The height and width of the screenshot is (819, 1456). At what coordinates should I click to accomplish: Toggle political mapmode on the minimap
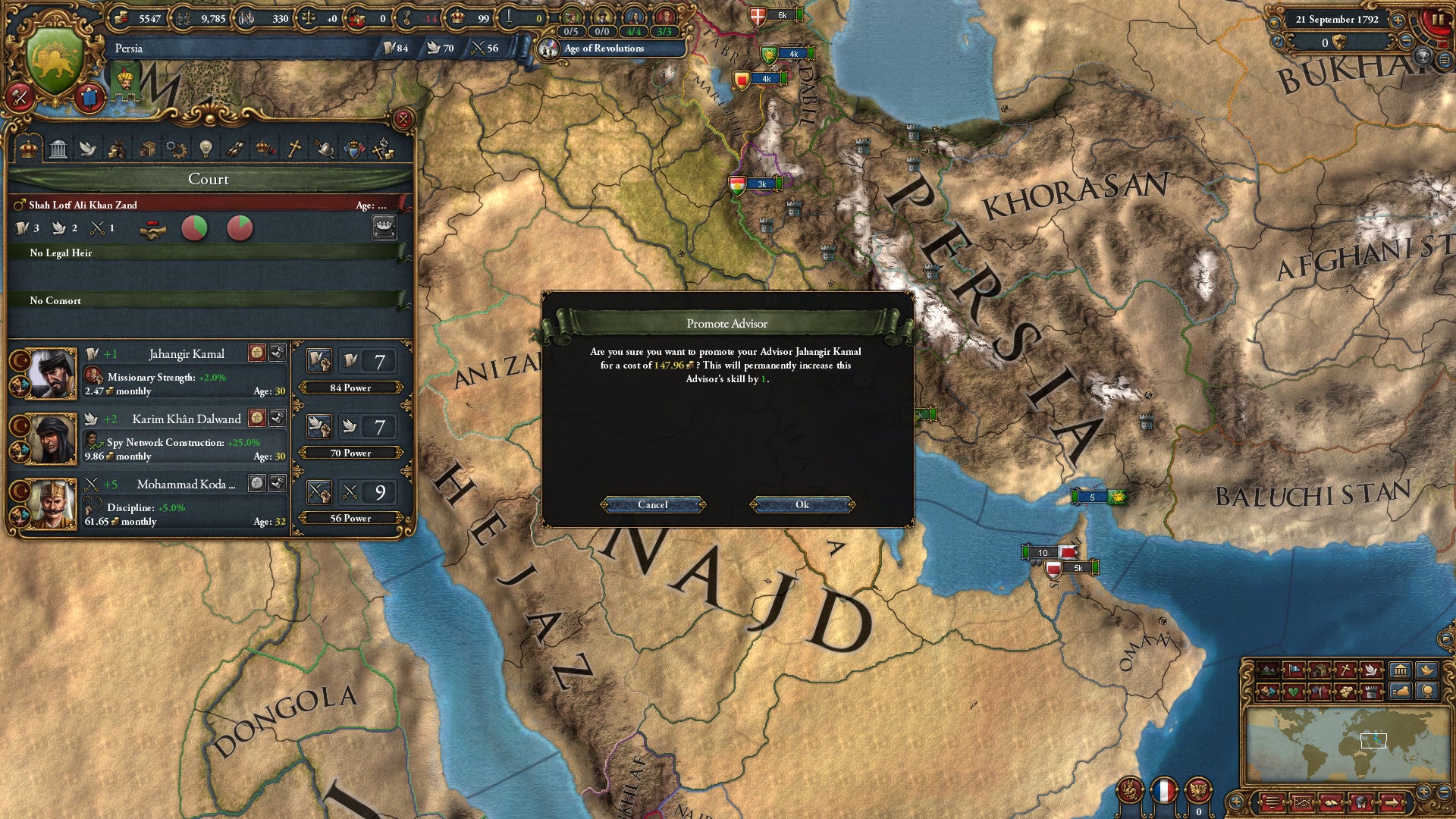(x=1295, y=670)
